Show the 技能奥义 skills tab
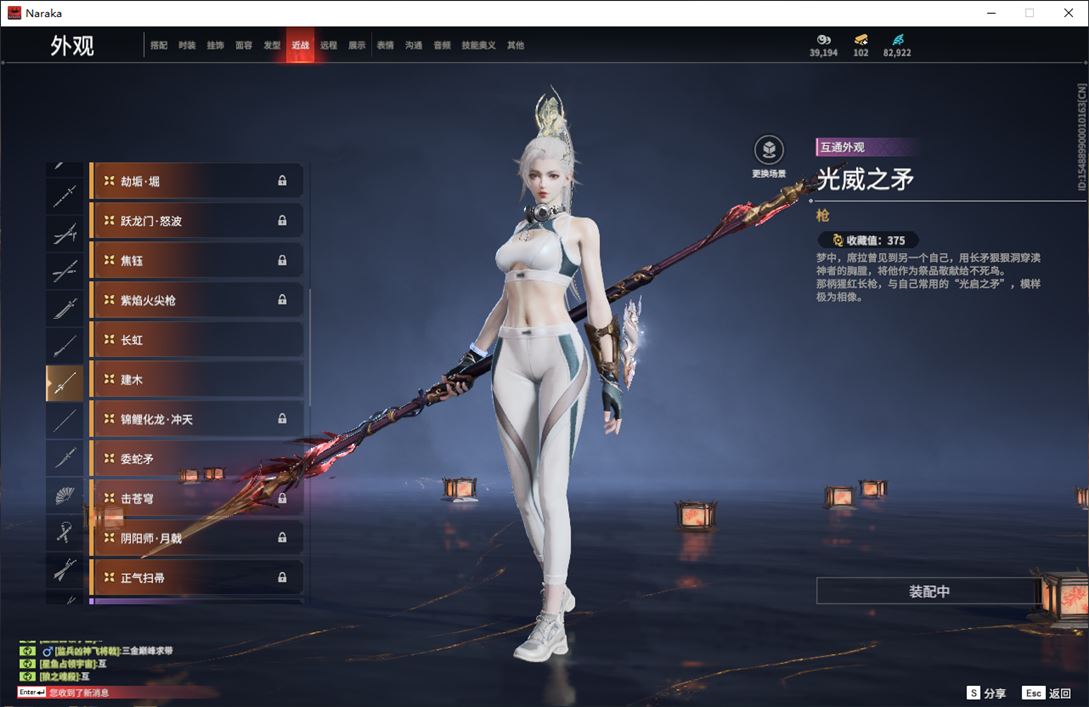 coord(481,45)
